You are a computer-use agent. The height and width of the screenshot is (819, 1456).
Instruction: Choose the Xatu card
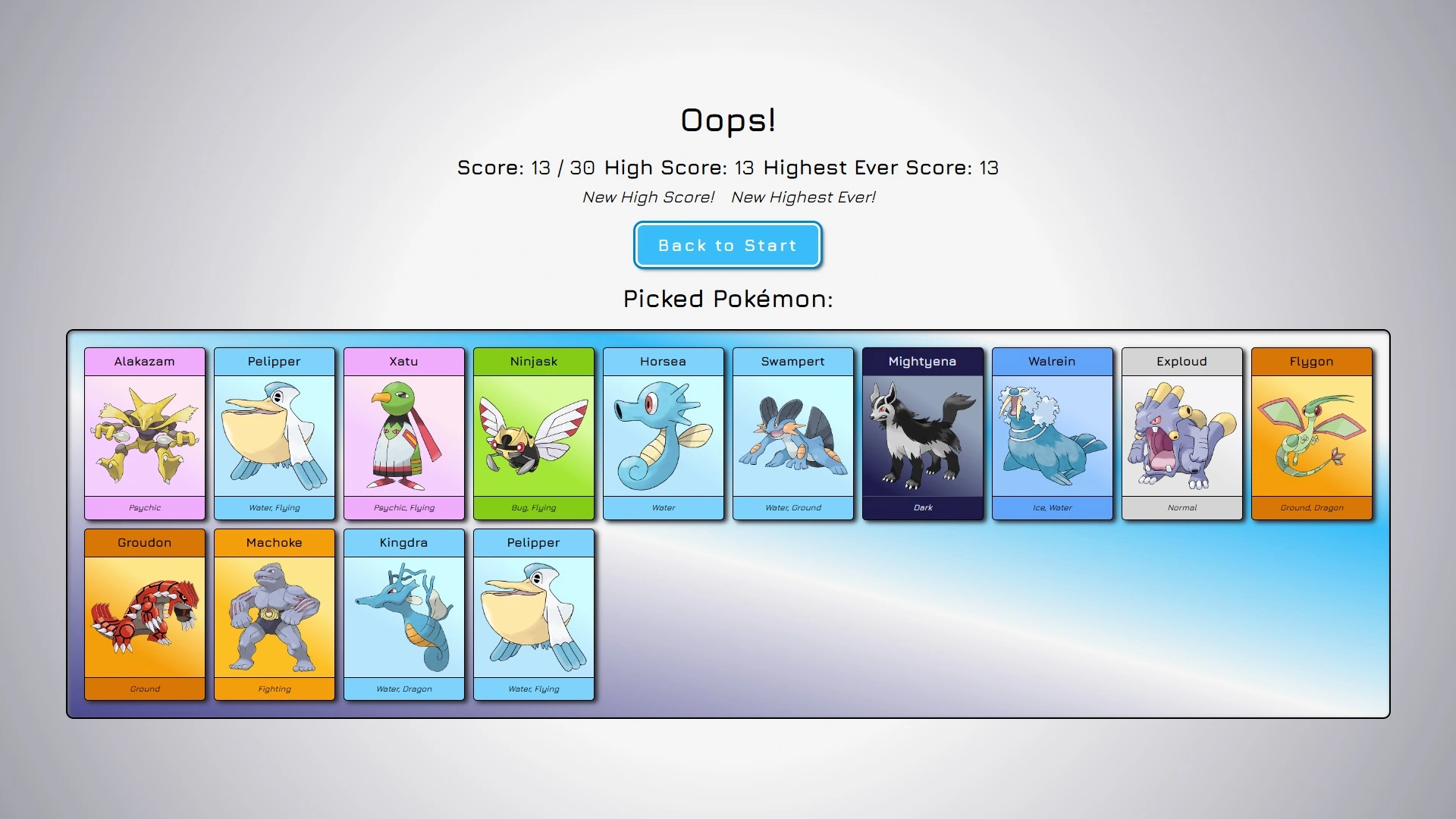click(x=404, y=434)
